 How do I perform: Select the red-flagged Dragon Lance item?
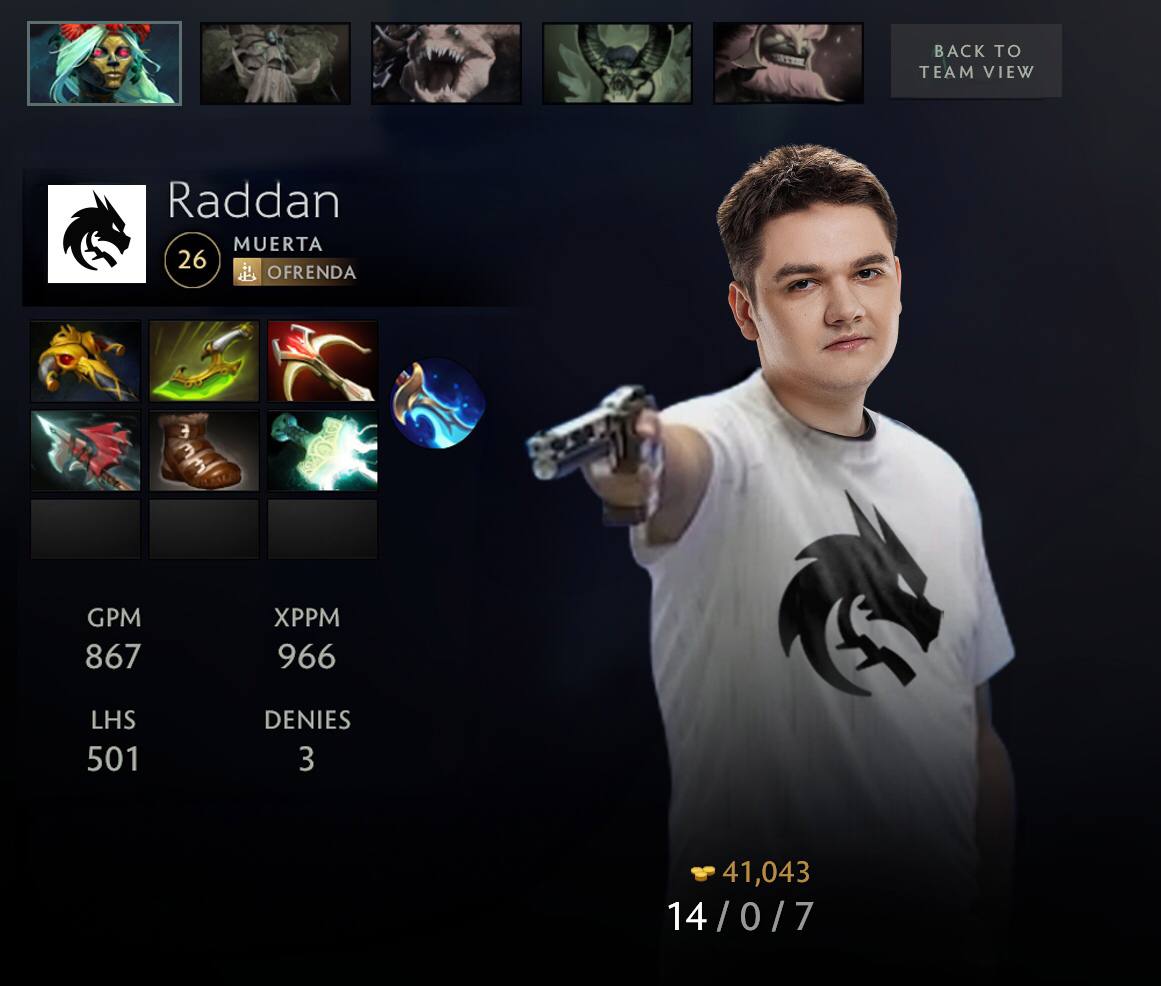[x=85, y=451]
